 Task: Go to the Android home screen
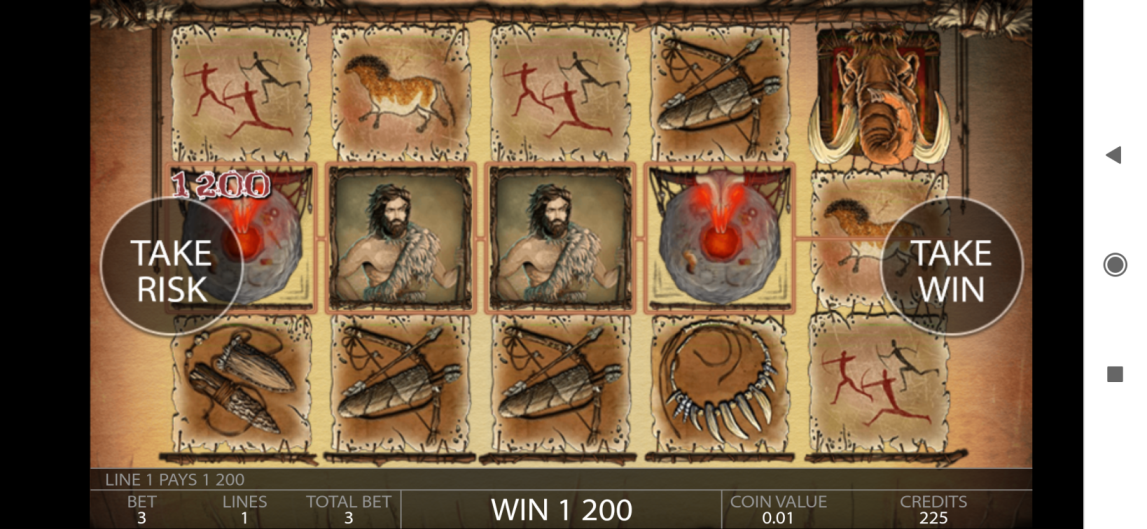coord(1114,264)
